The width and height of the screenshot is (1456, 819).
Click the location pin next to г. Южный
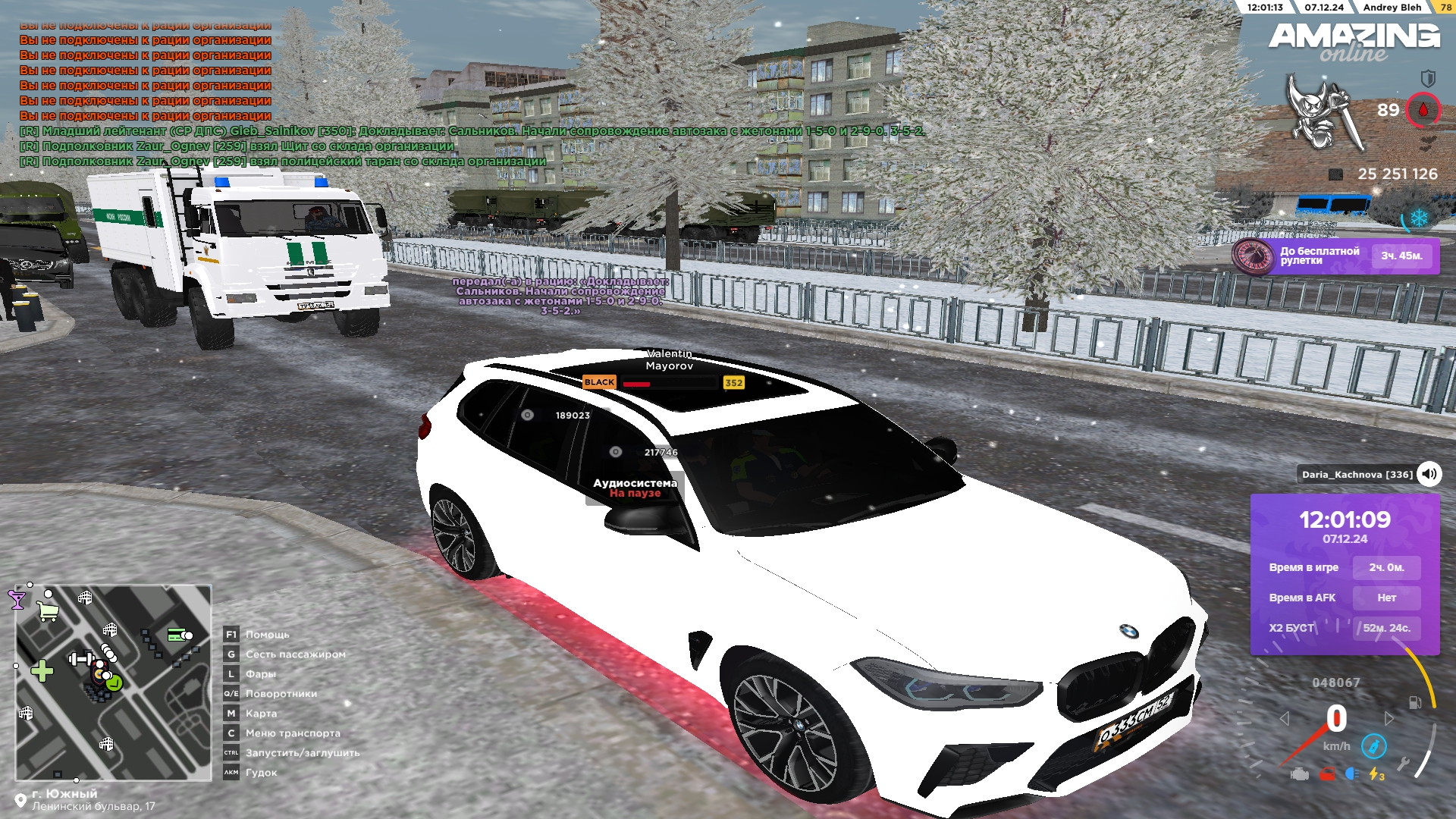[x=20, y=801]
